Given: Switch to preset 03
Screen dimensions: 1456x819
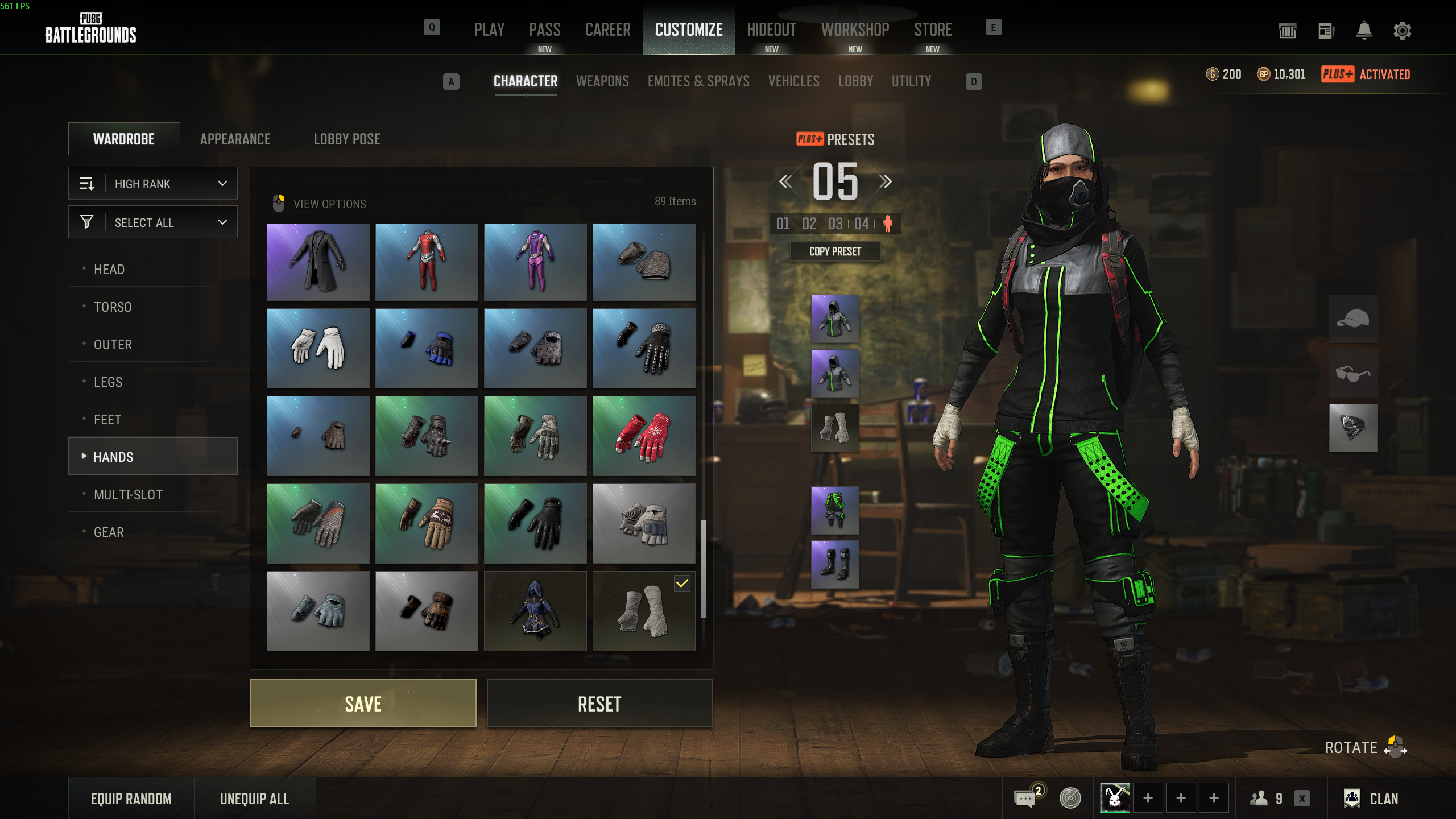Looking at the screenshot, I should [x=835, y=224].
